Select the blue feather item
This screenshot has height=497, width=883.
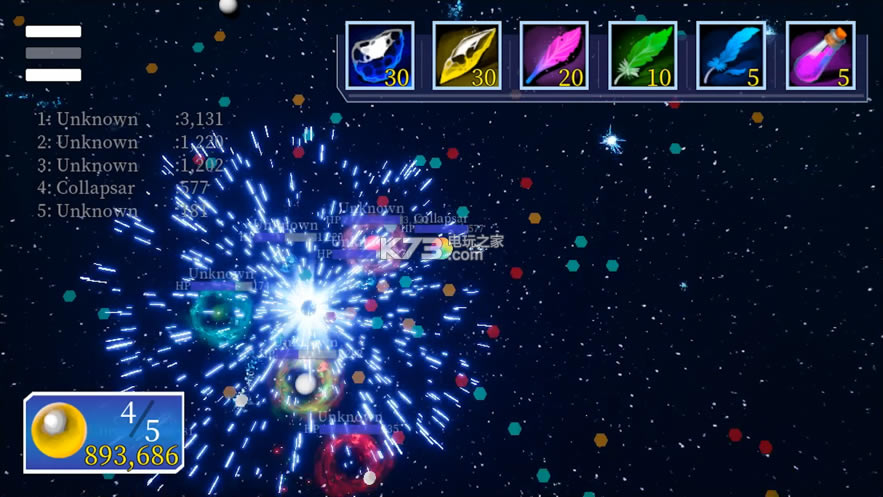(731, 56)
